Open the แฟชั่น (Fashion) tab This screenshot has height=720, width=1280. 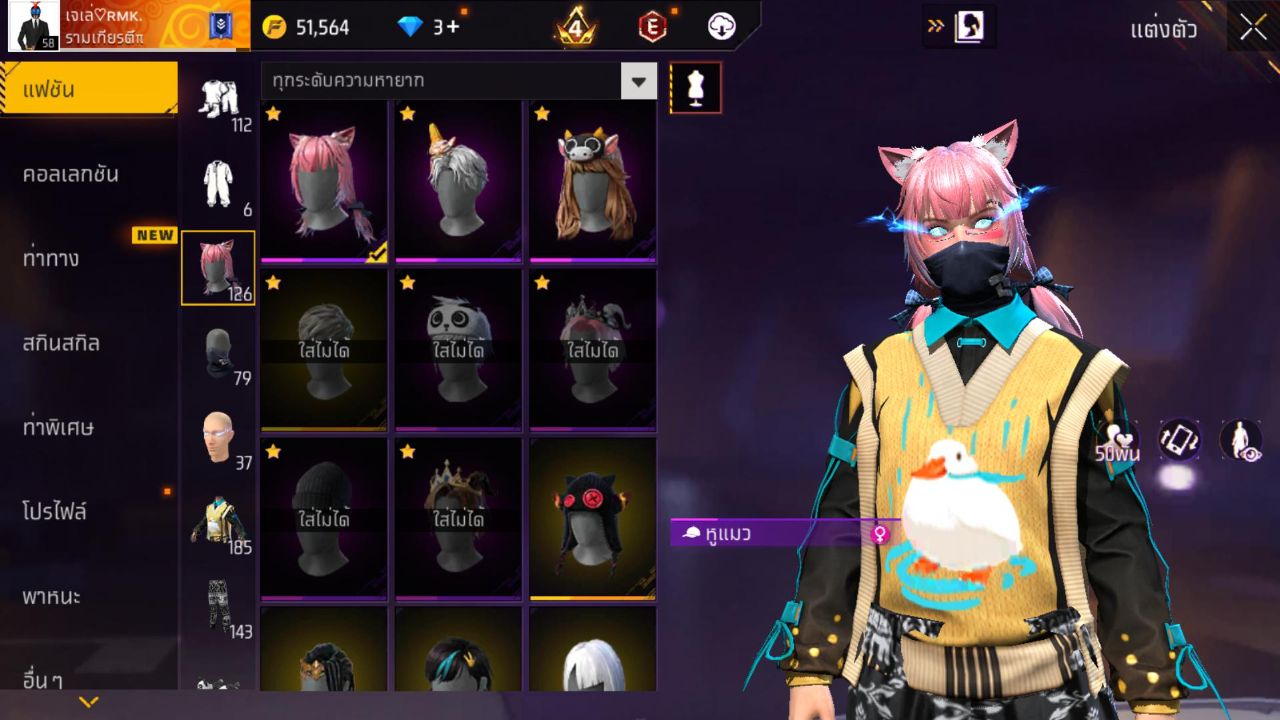(88, 90)
